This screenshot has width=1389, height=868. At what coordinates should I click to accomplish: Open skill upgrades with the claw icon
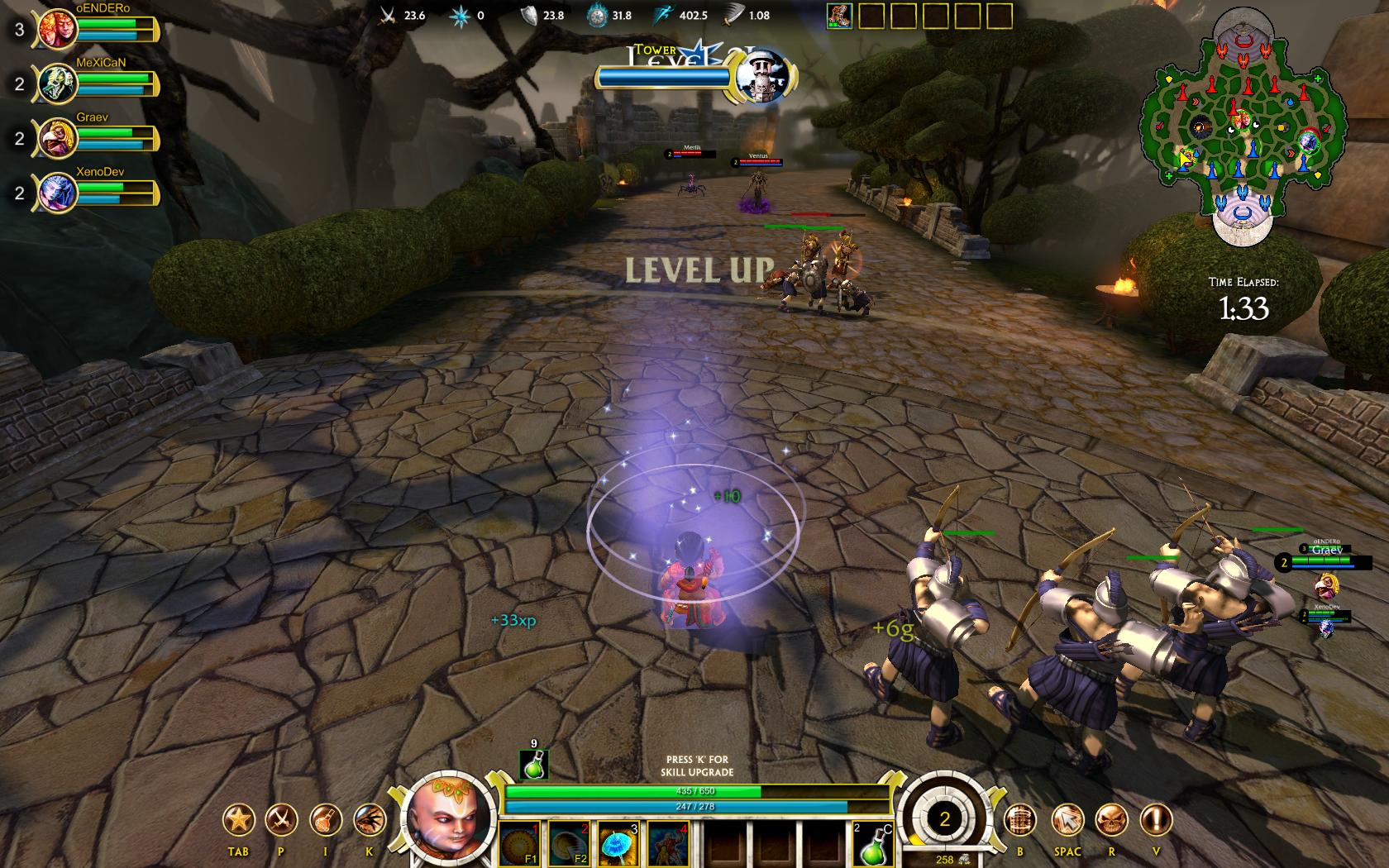pyautogui.click(x=369, y=820)
